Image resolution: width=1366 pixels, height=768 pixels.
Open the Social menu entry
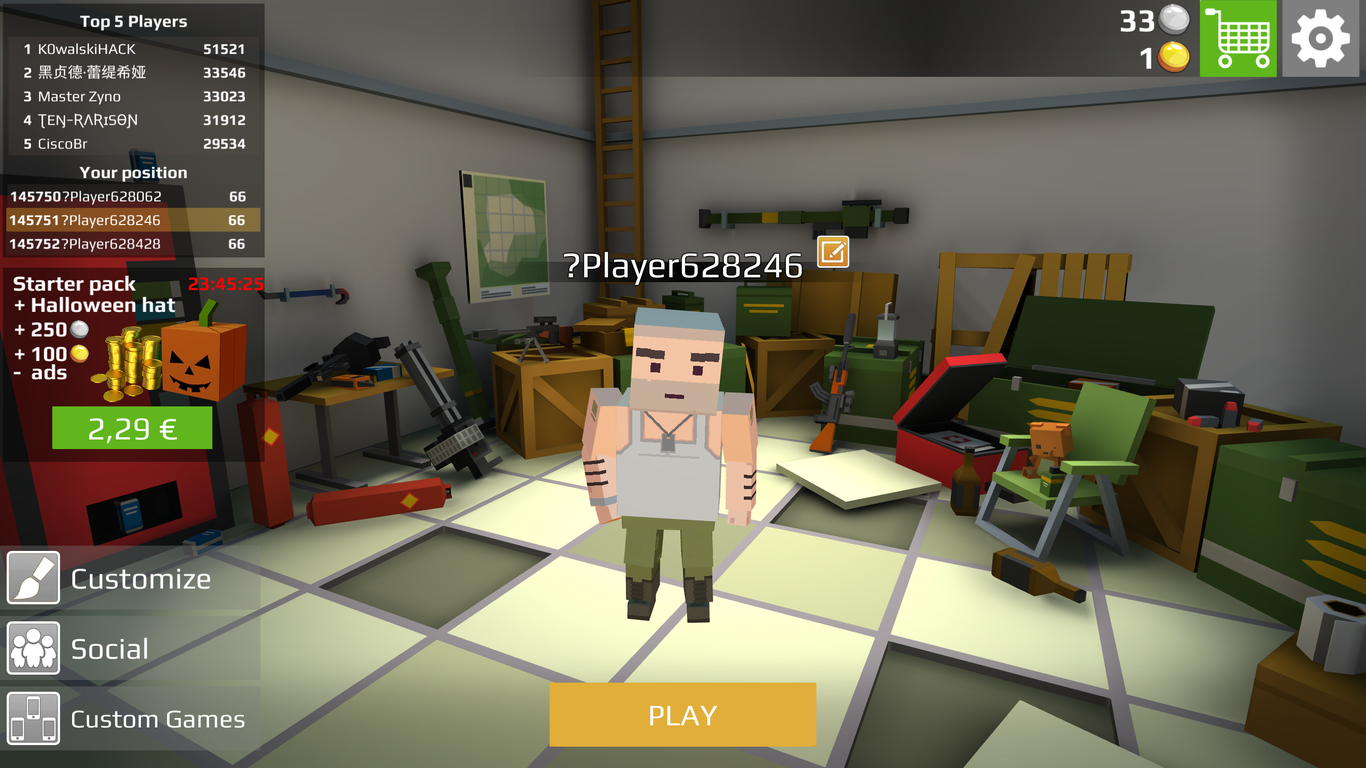[110, 648]
